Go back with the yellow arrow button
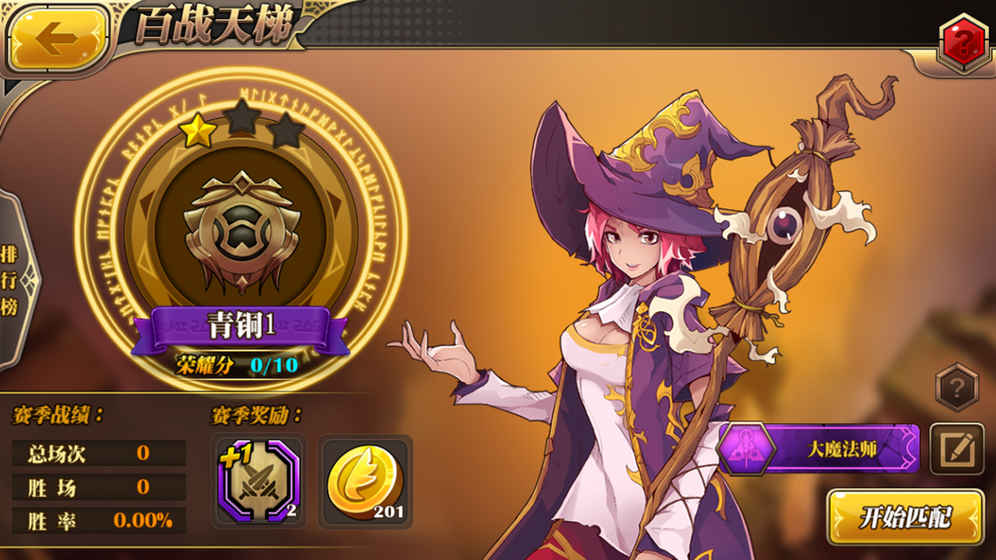 pyautogui.click(x=58, y=38)
